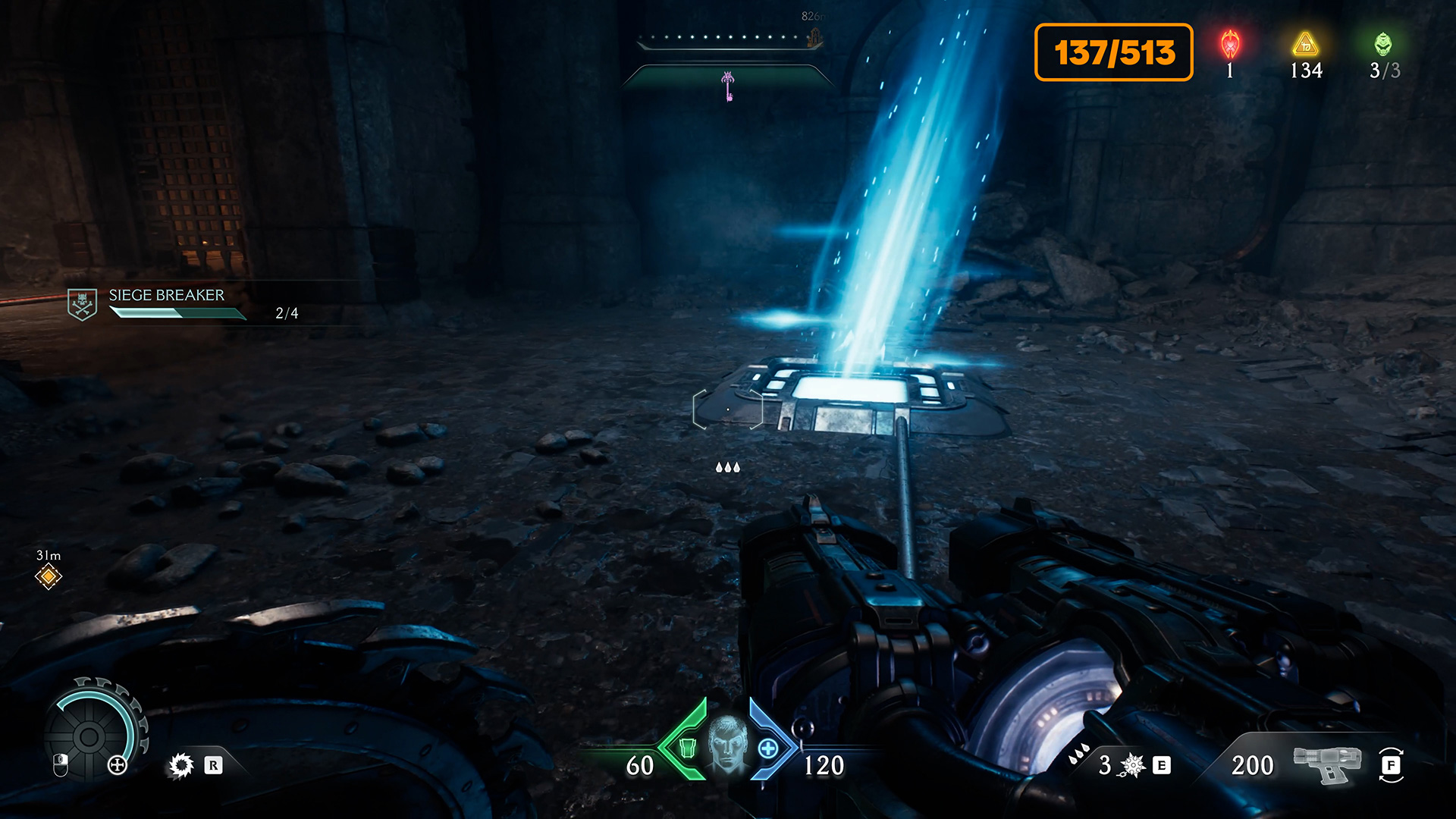
Task: Select the green armor icon
Action: click(687, 749)
